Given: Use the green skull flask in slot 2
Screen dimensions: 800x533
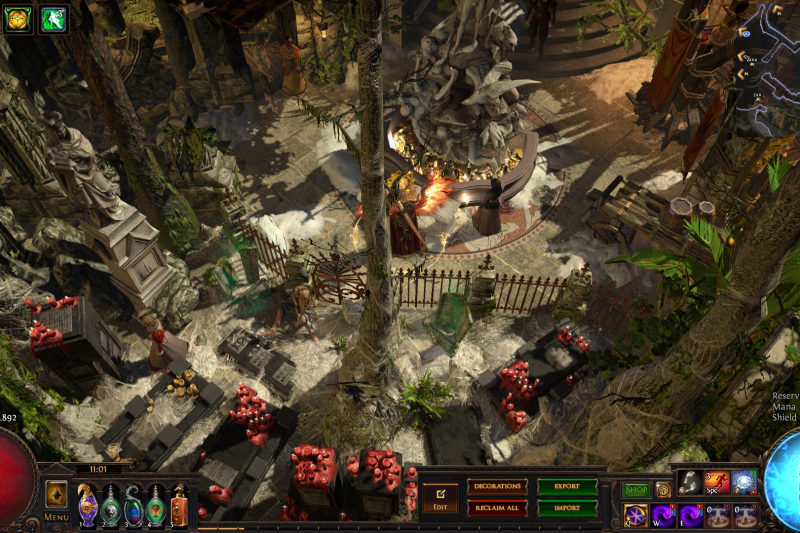Looking at the screenshot, I should [111, 504].
